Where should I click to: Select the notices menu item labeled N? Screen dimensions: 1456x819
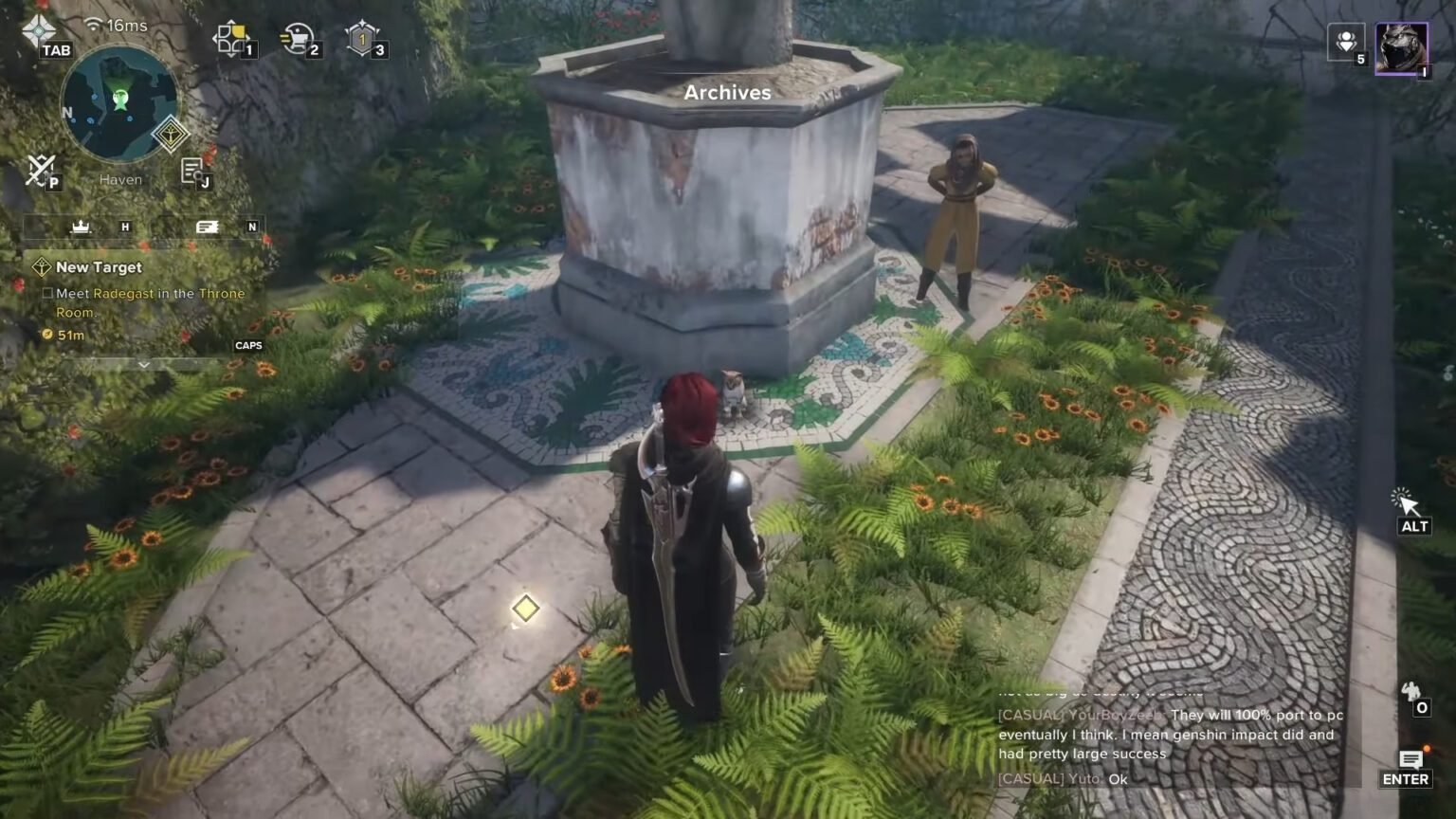click(207, 227)
